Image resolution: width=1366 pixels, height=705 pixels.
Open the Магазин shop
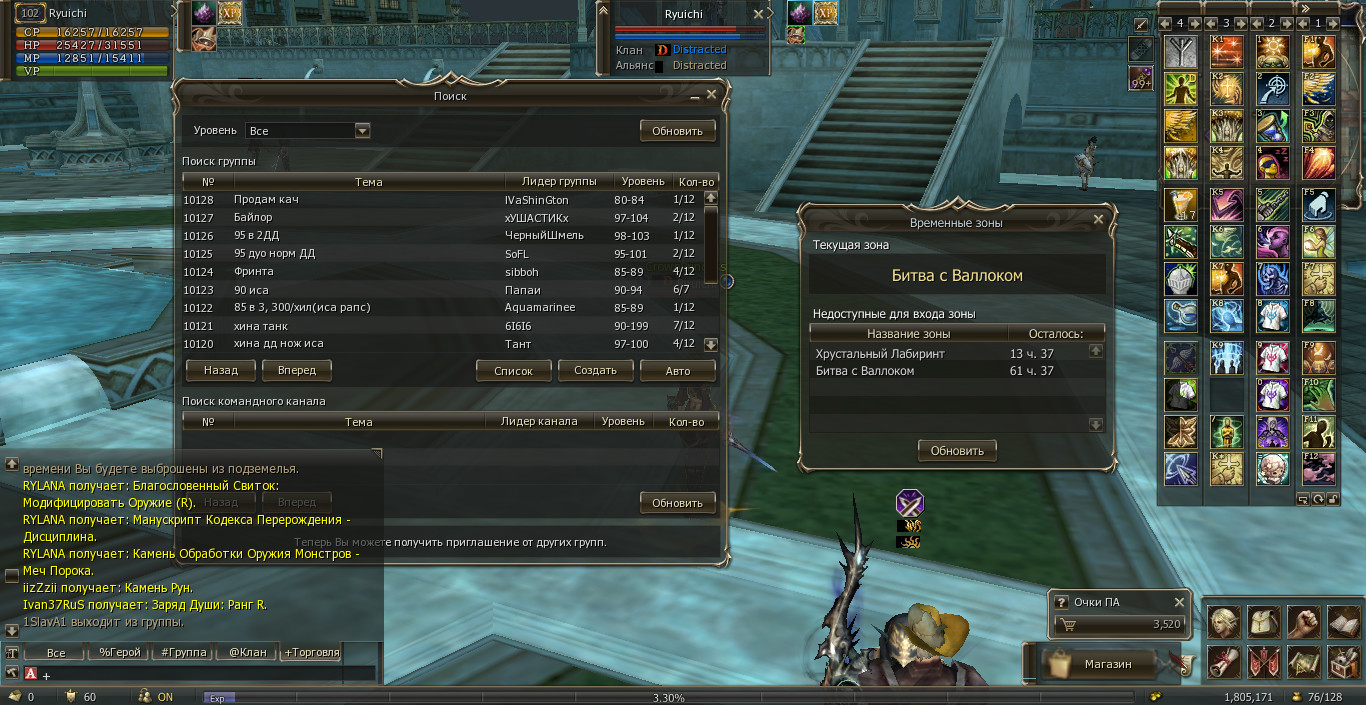pyautogui.click(x=1107, y=664)
